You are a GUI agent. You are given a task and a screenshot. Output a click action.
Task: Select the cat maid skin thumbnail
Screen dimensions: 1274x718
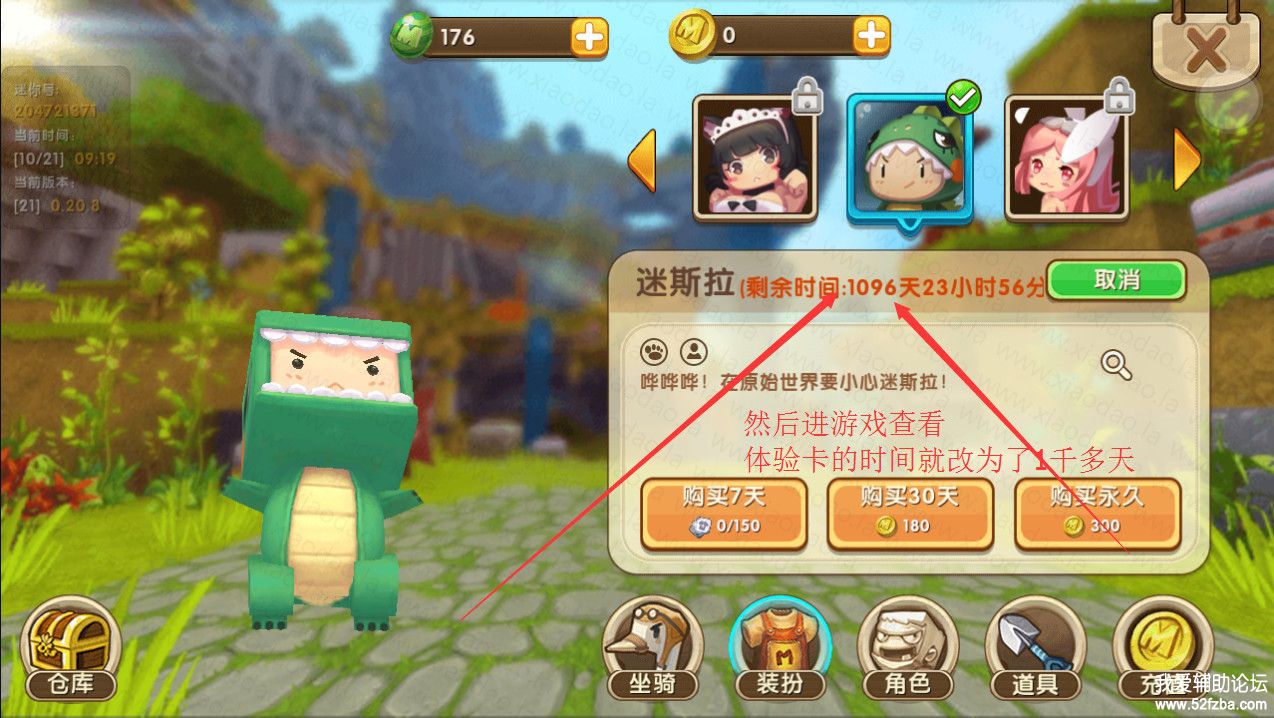[754, 157]
